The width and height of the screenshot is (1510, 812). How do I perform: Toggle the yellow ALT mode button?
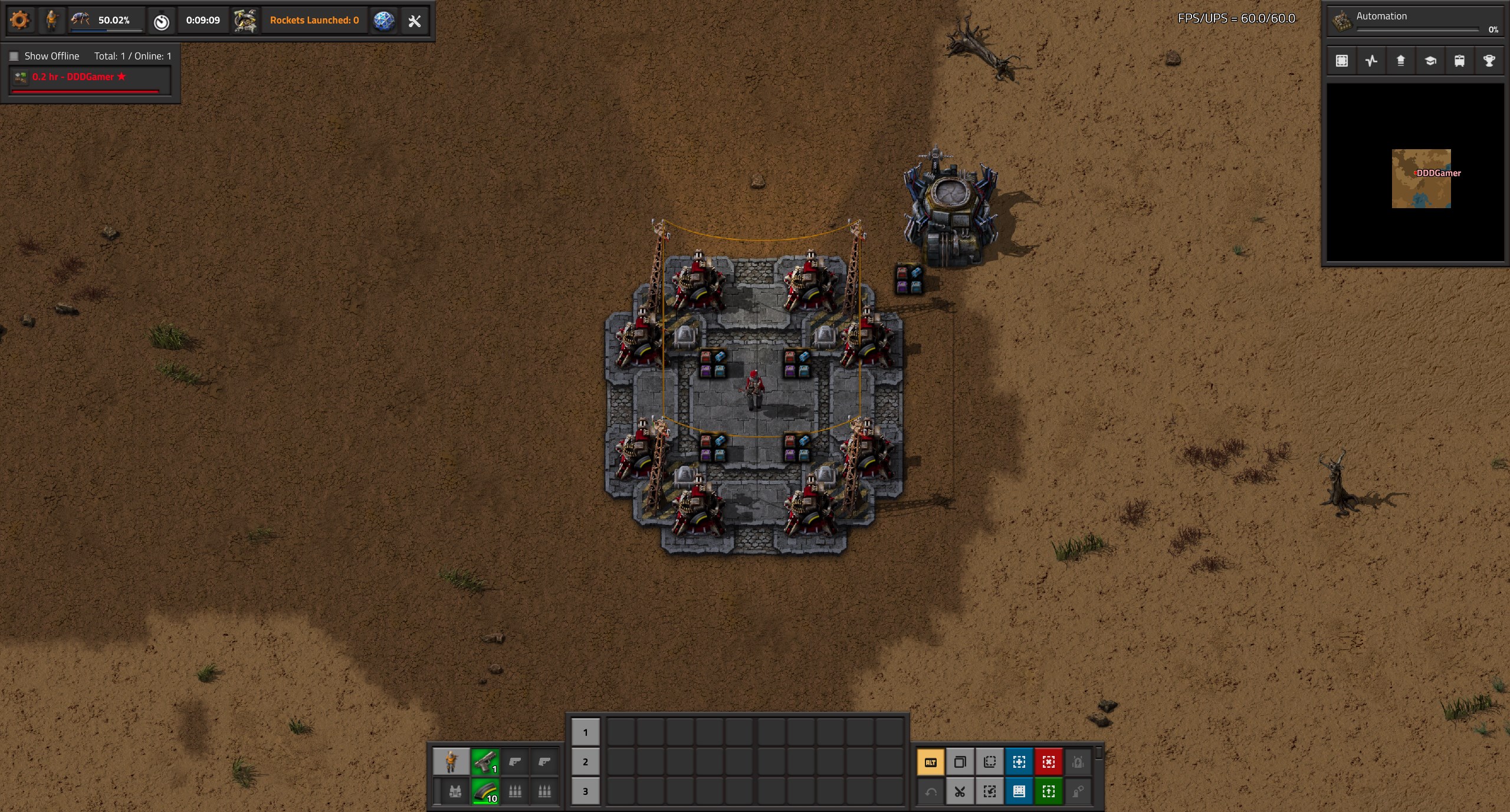[931, 762]
